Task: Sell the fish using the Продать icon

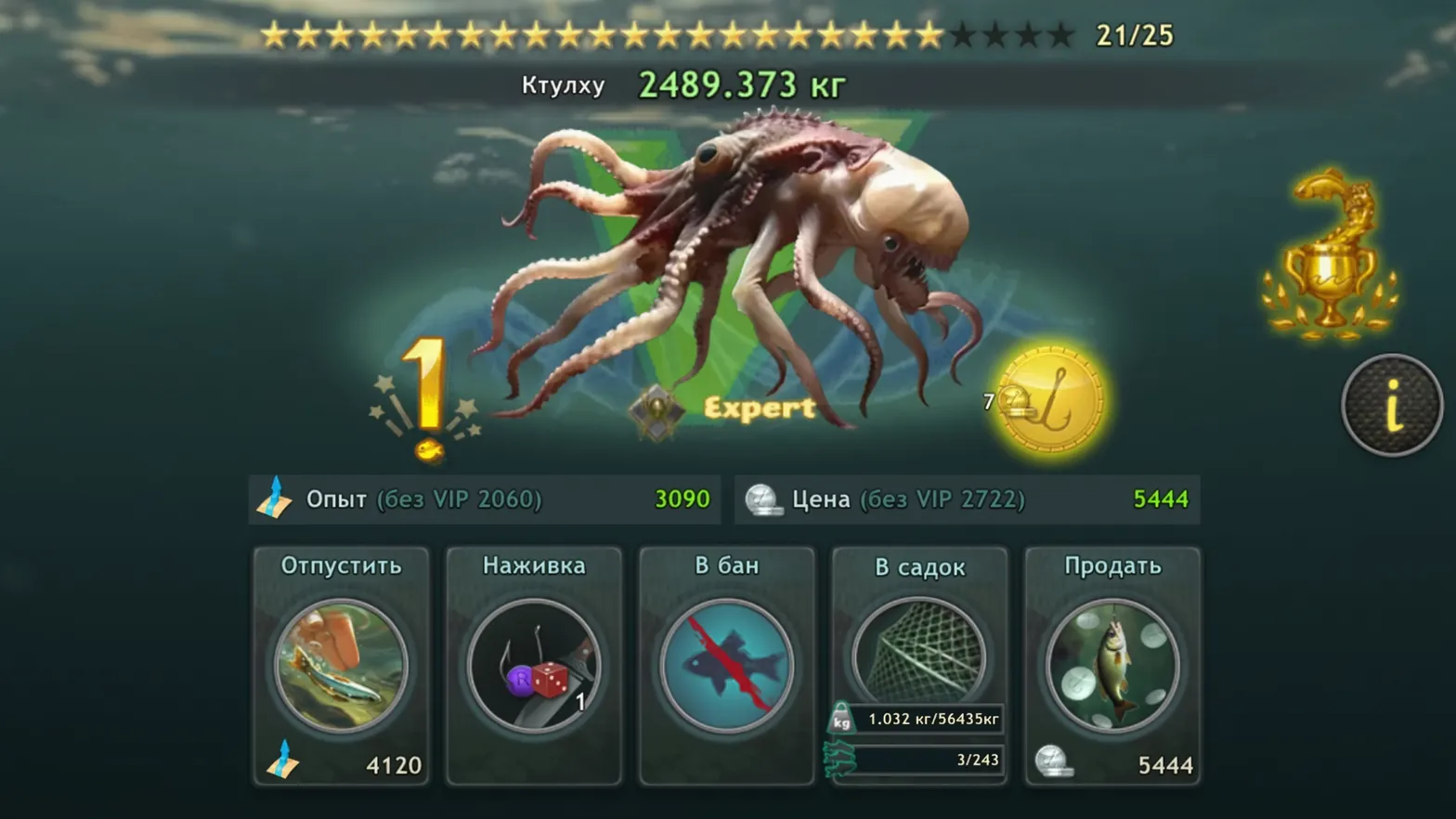Action: pos(1111,665)
